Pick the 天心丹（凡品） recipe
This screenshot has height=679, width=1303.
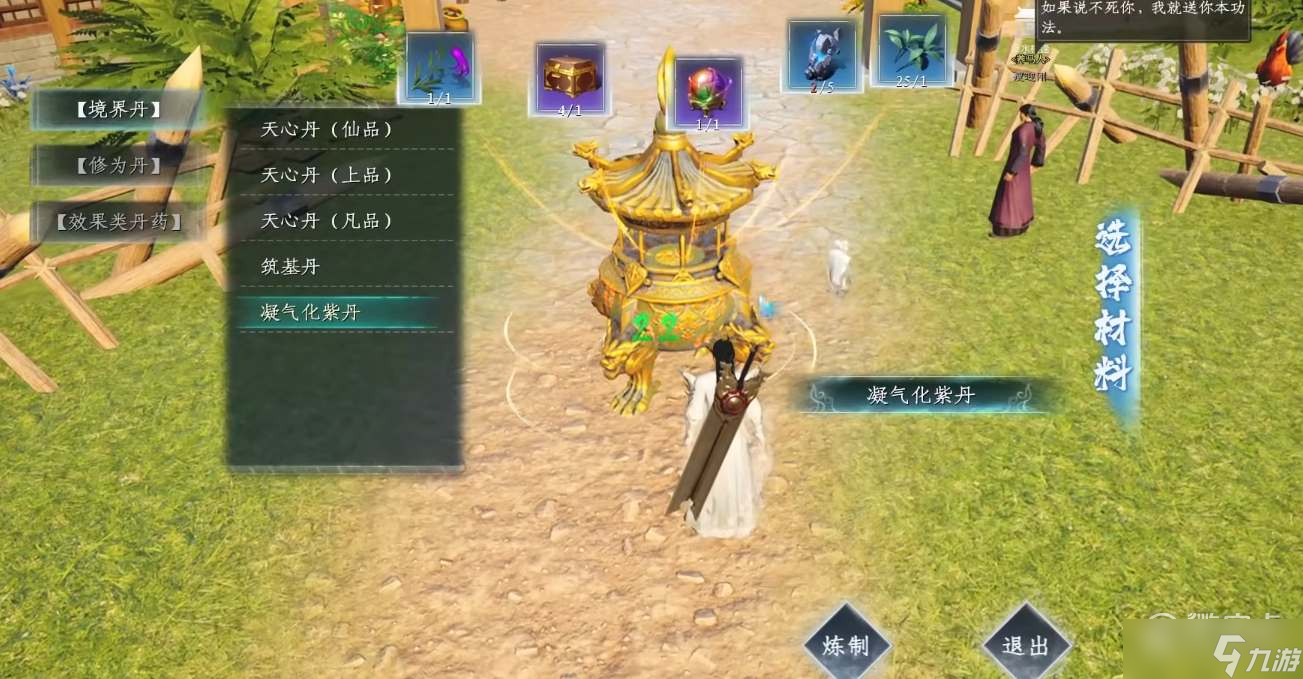[327, 221]
